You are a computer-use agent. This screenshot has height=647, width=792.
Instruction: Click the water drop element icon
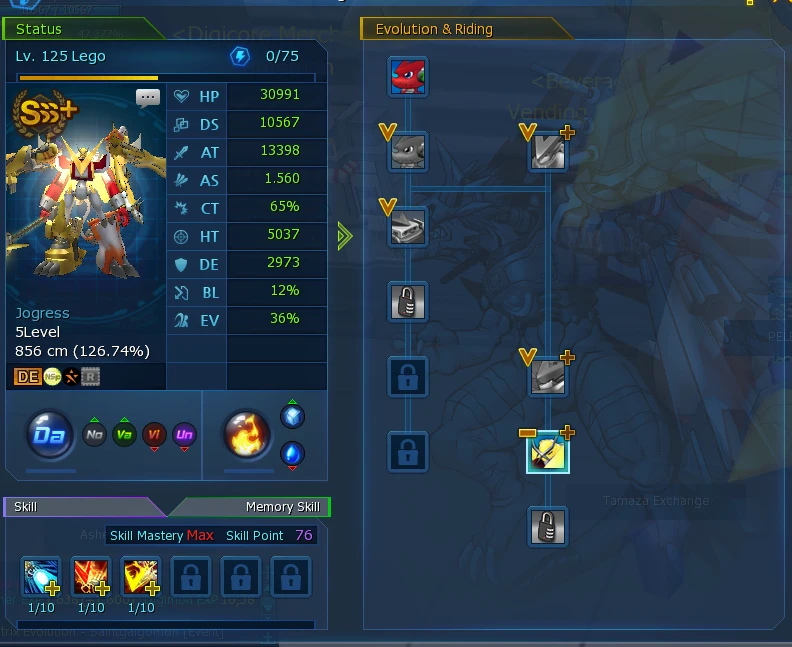point(292,454)
